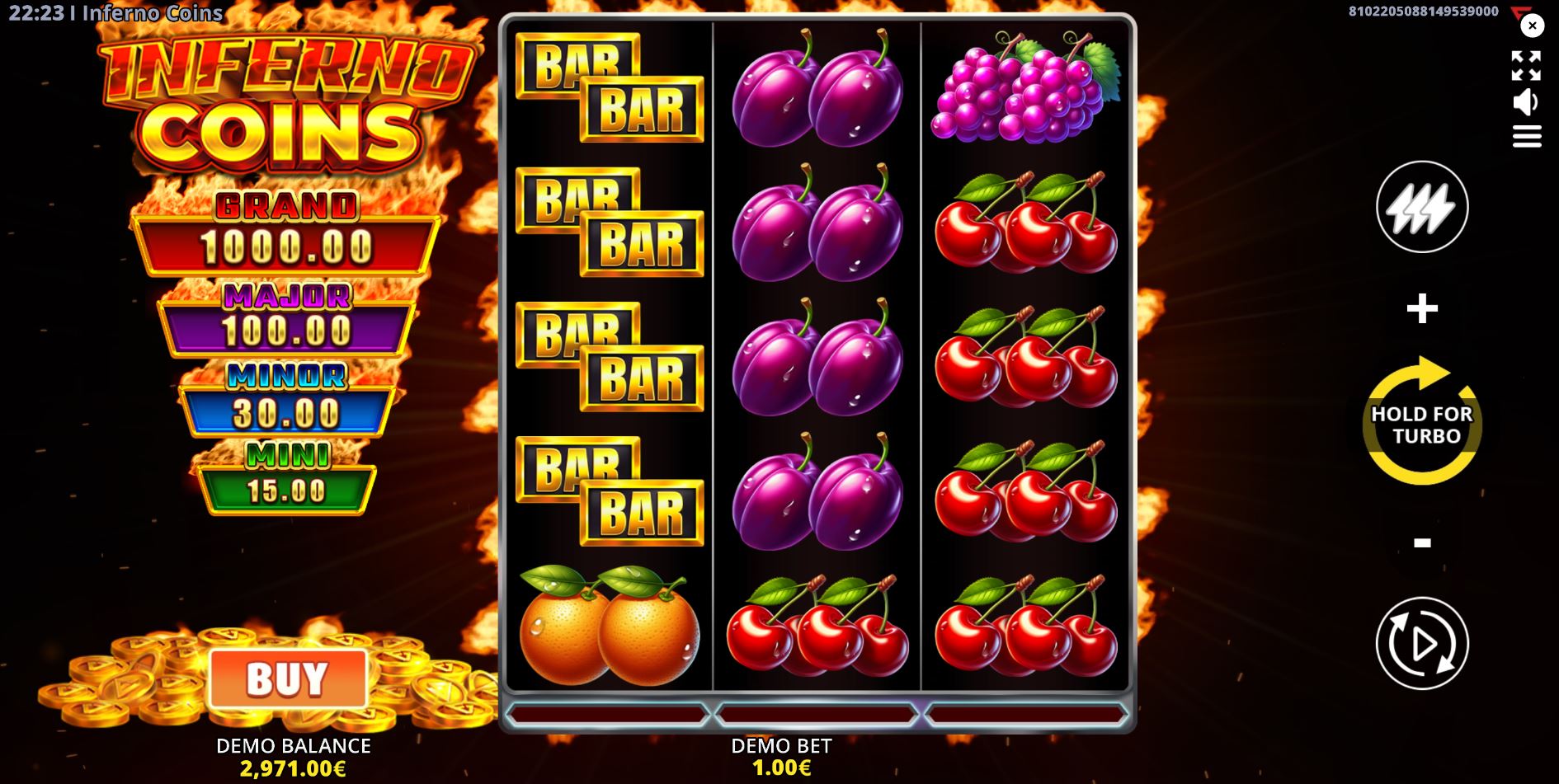1559x784 pixels.
Task: Open the BUY feature dialog
Action: [290, 680]
